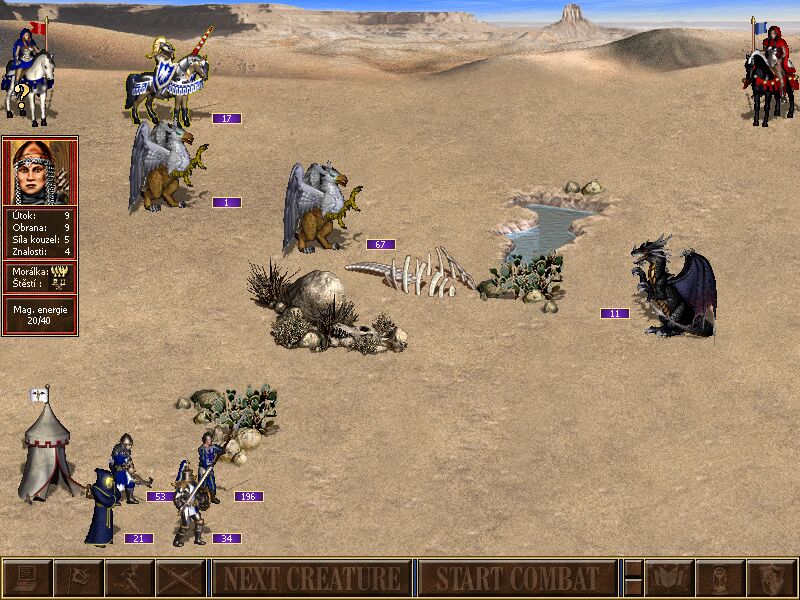This screenshot has width=800, height=600.
Task: Toggle auto-combat with the crossed swords button
Action: (x=180, y=578)
